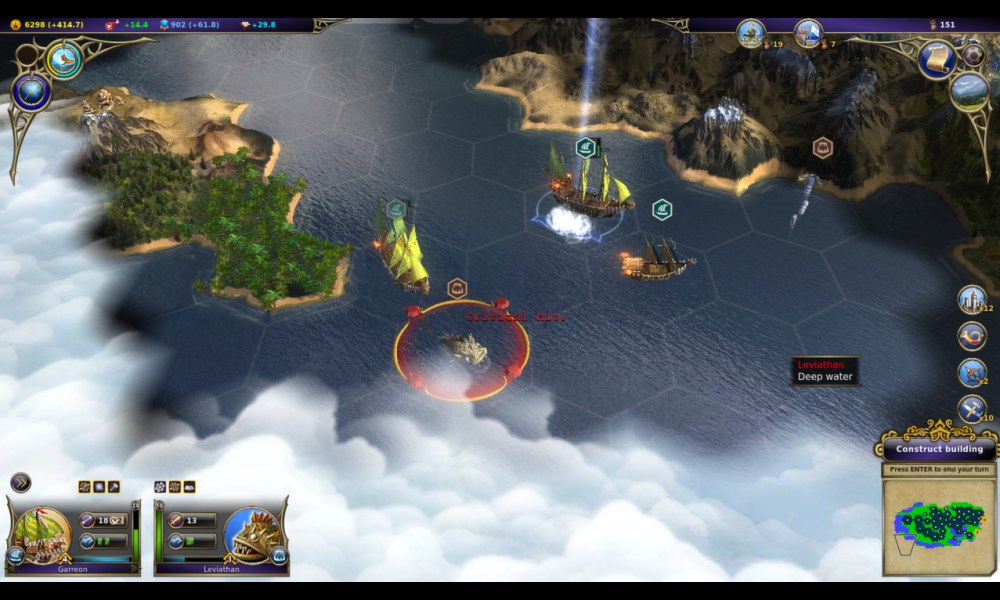Open the quest scroll log
Image resolution: width=1000 pixels, height=600 pixels.
[937, 60]
